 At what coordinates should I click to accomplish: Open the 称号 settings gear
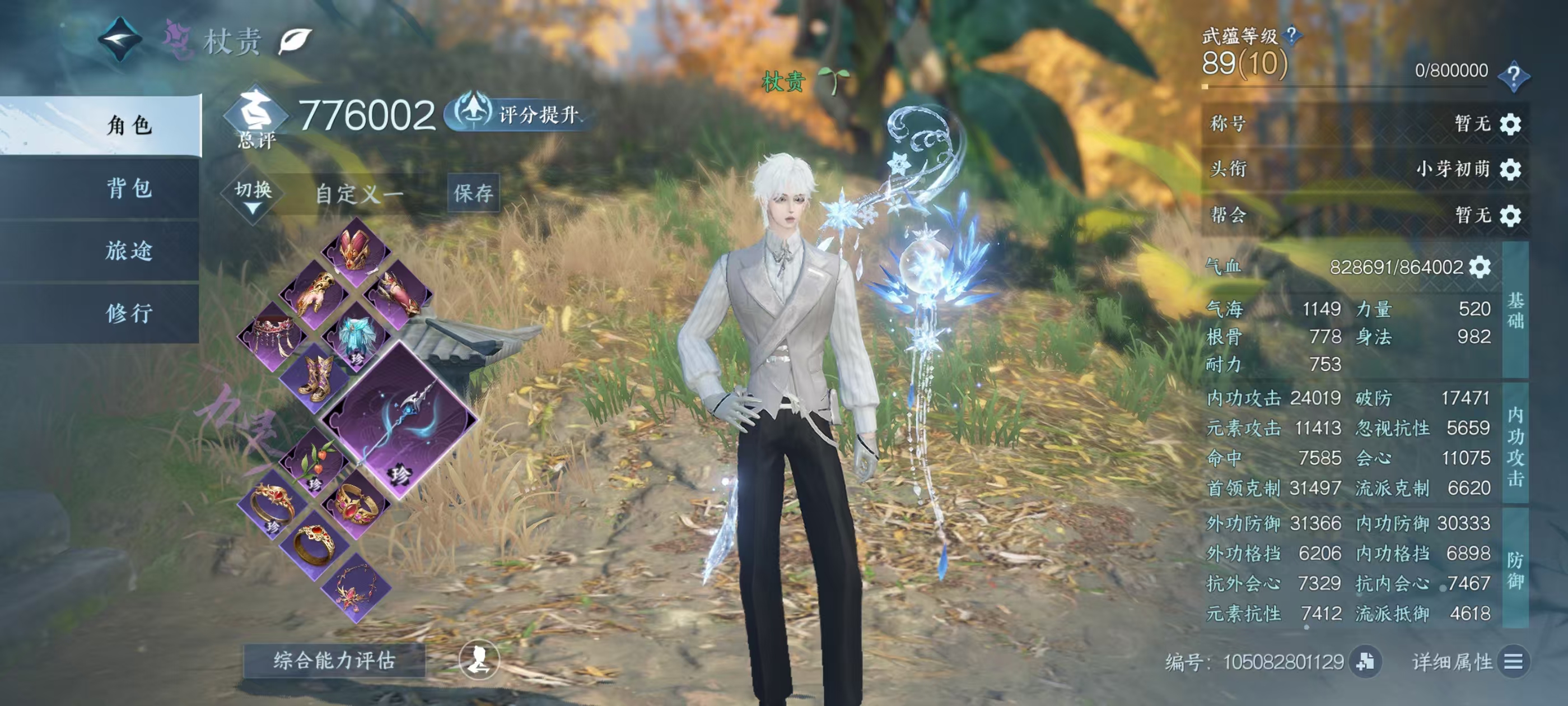[1510, 124]
